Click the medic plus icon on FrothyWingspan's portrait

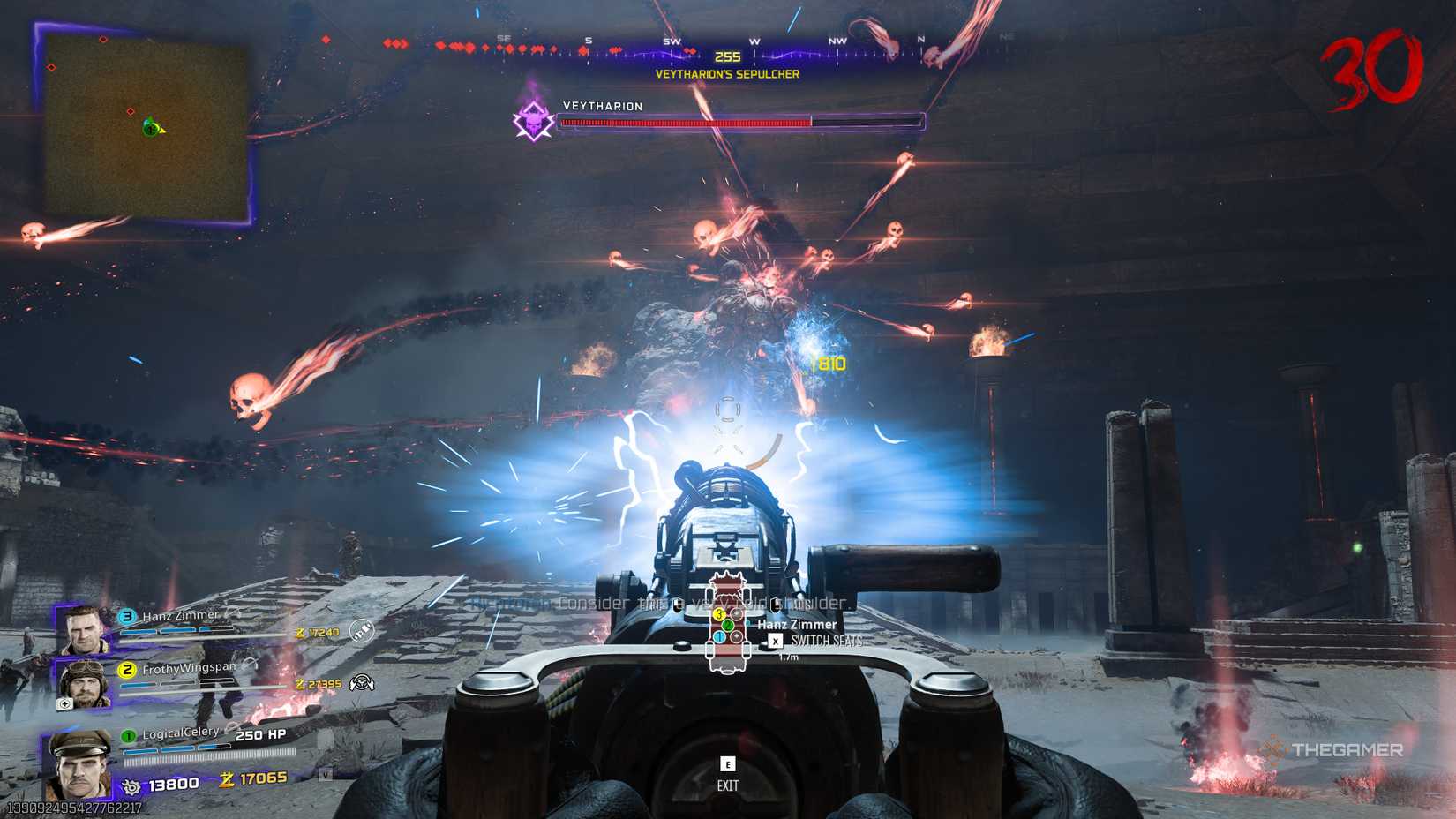click(x=64, y=703)
